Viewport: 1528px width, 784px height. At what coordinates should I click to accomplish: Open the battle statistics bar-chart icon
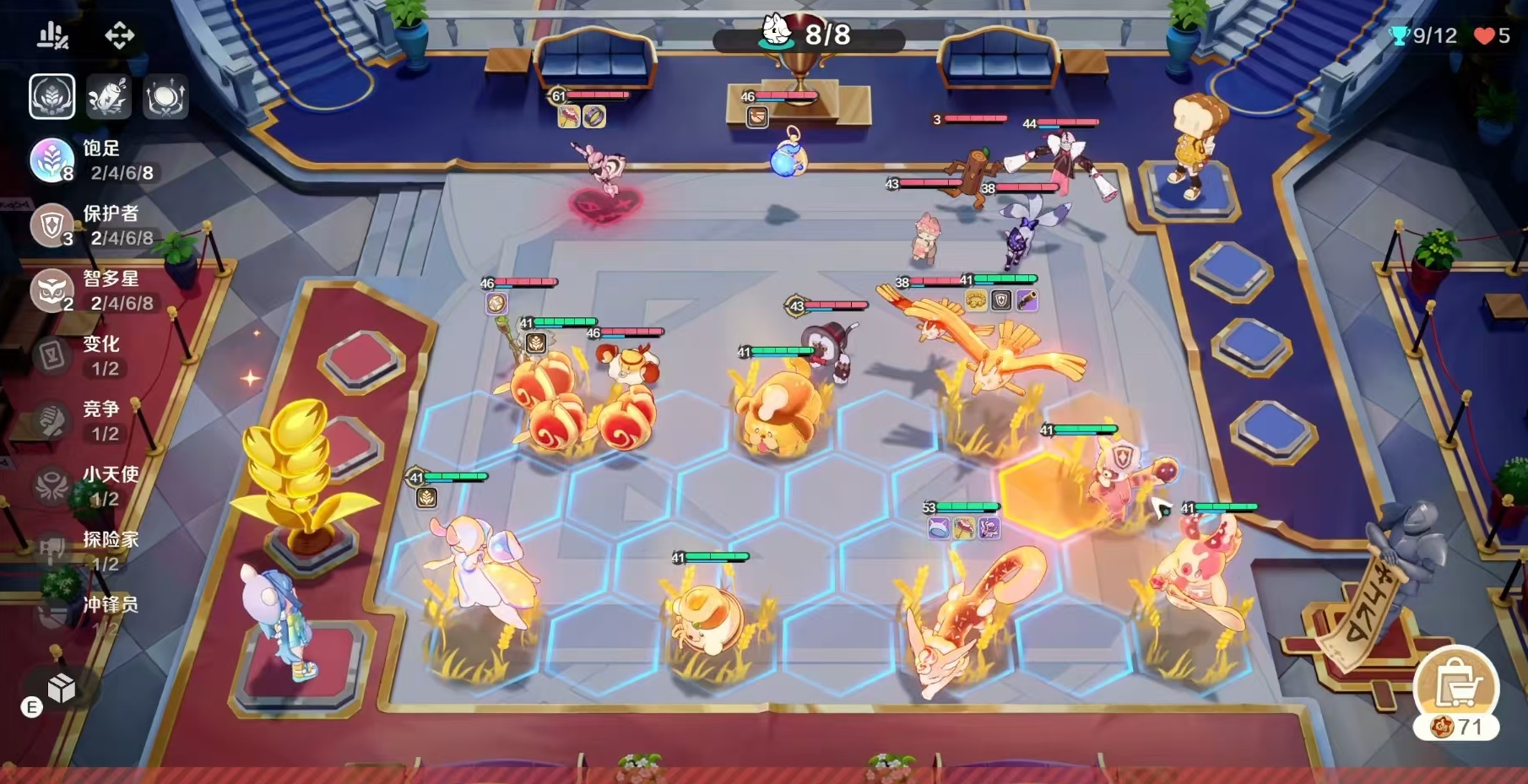tap(52, 35)
